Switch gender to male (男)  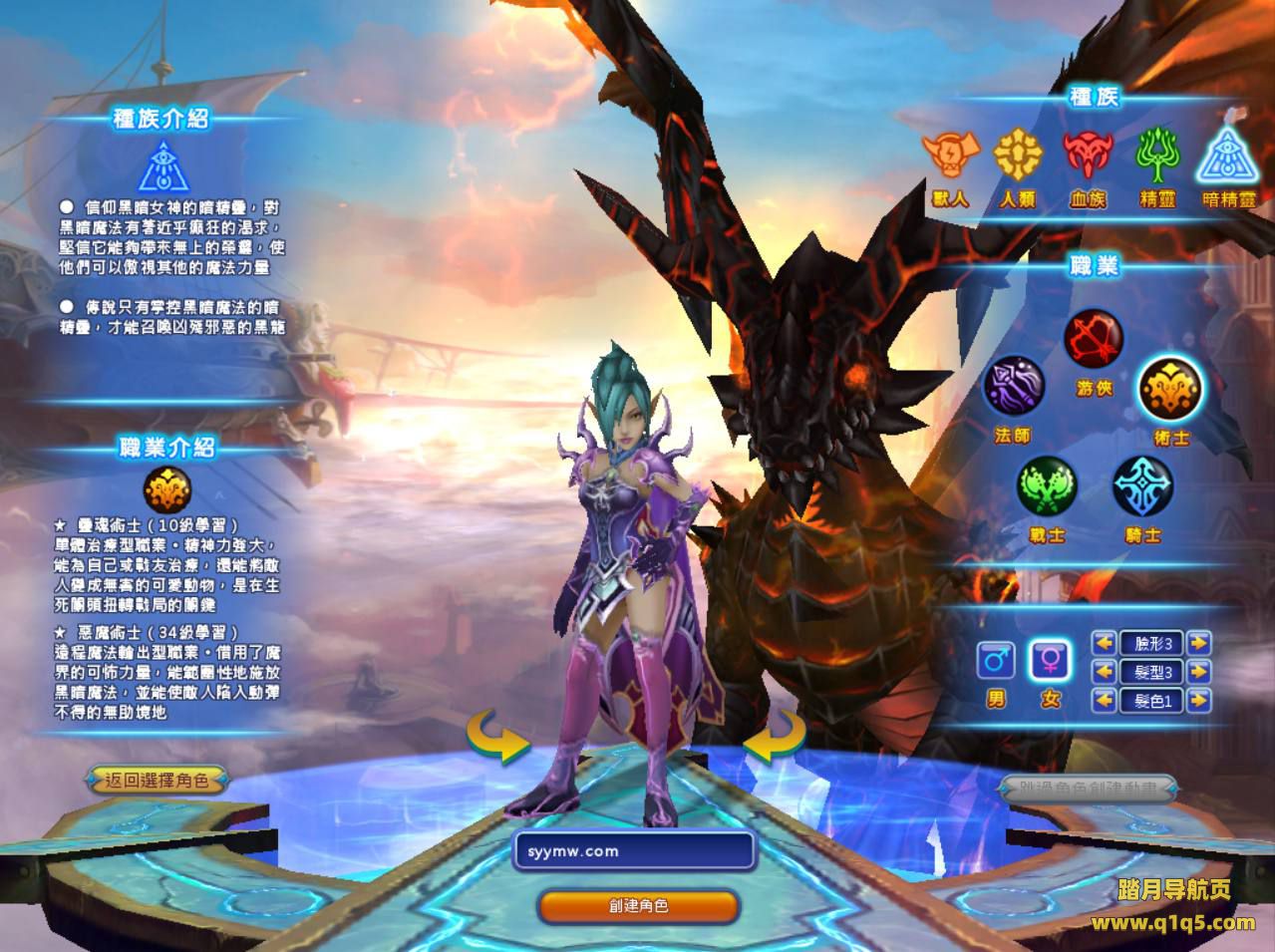996,661
